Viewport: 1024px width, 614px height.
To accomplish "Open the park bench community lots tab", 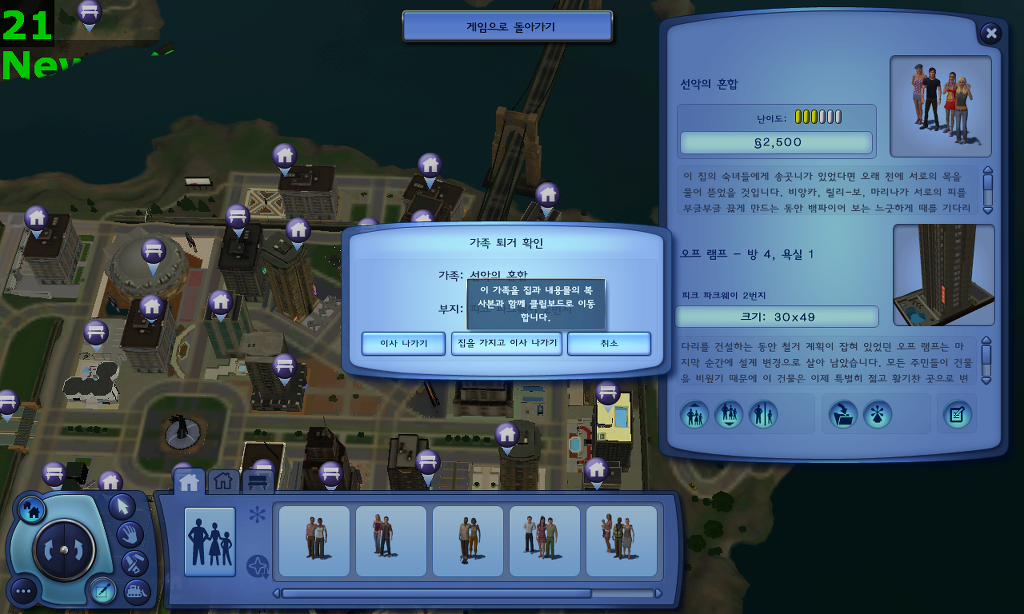I will pos(257,482).
